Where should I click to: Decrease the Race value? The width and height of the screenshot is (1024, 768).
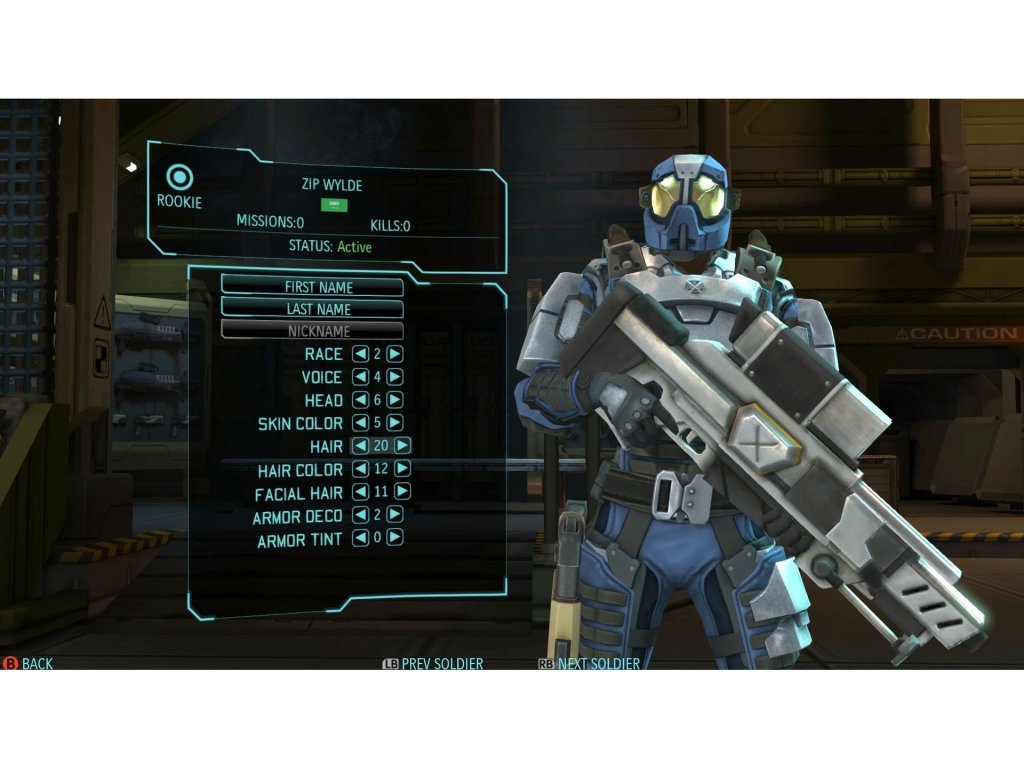tap(360, 354)
